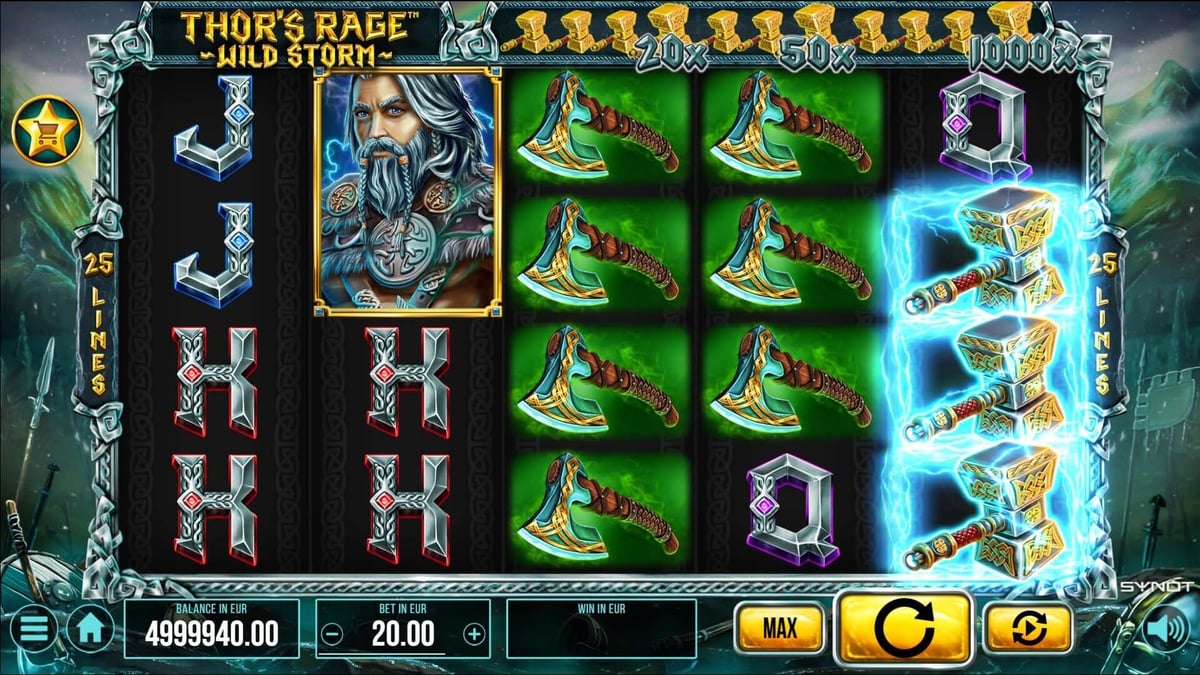1200x675 pixels.
Task: Open the autoplay spin options
Action: [1027, 628]
